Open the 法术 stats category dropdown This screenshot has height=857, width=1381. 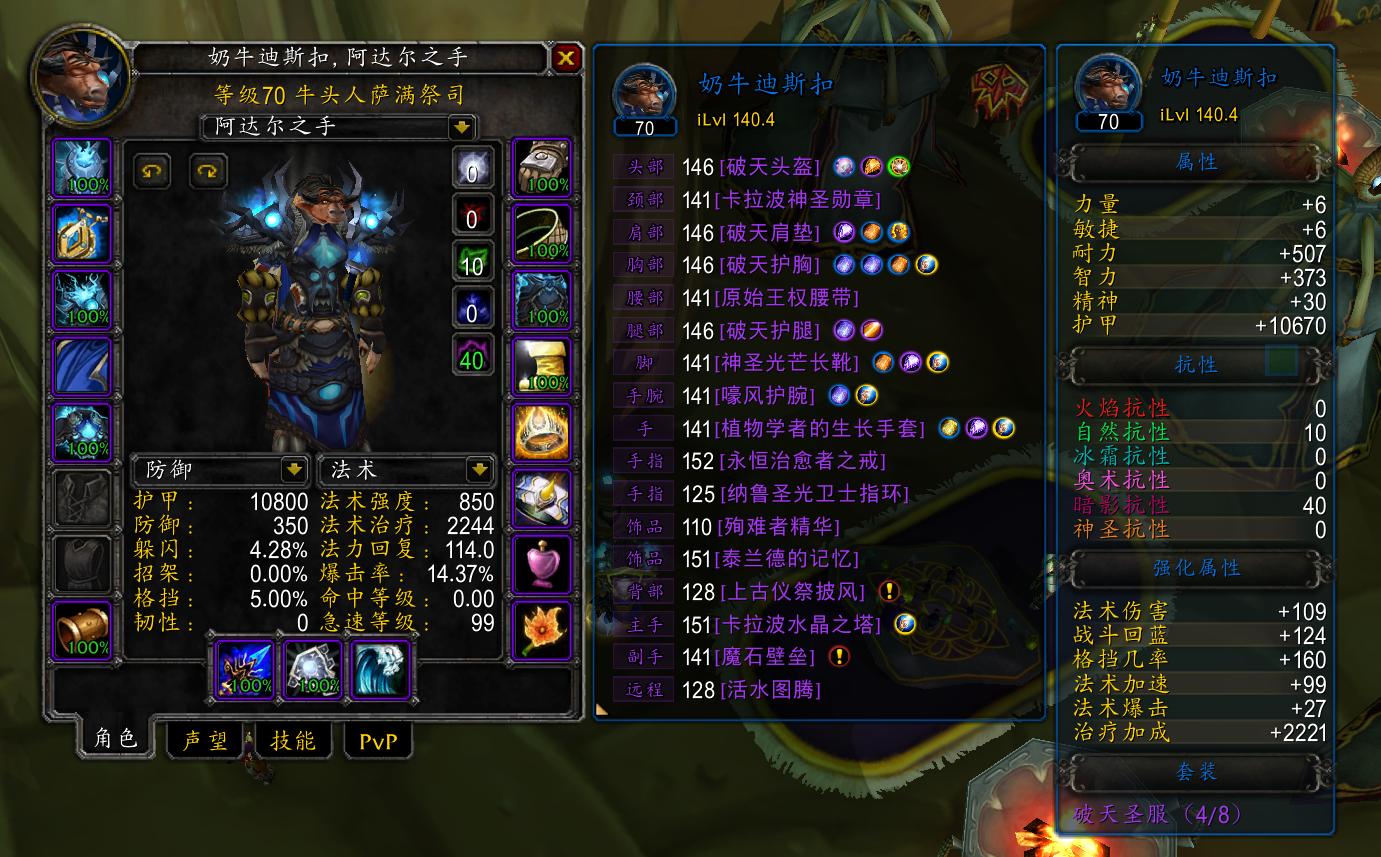click(405, 471)
